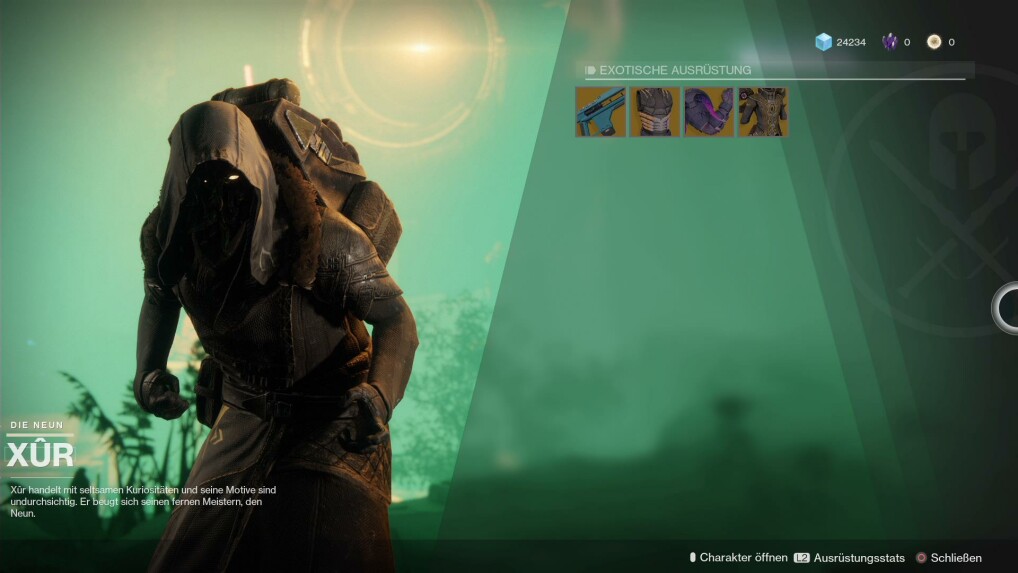Select the ornate exotic chest armor

pyautogui.click(x=763, y=112)
